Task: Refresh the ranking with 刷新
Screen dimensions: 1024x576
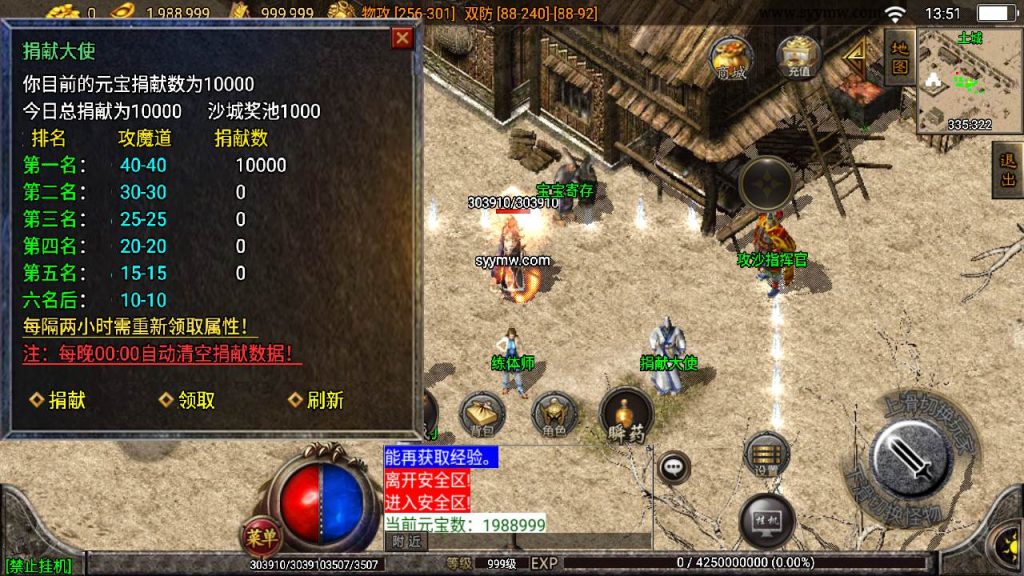Action: pos(316,400)
